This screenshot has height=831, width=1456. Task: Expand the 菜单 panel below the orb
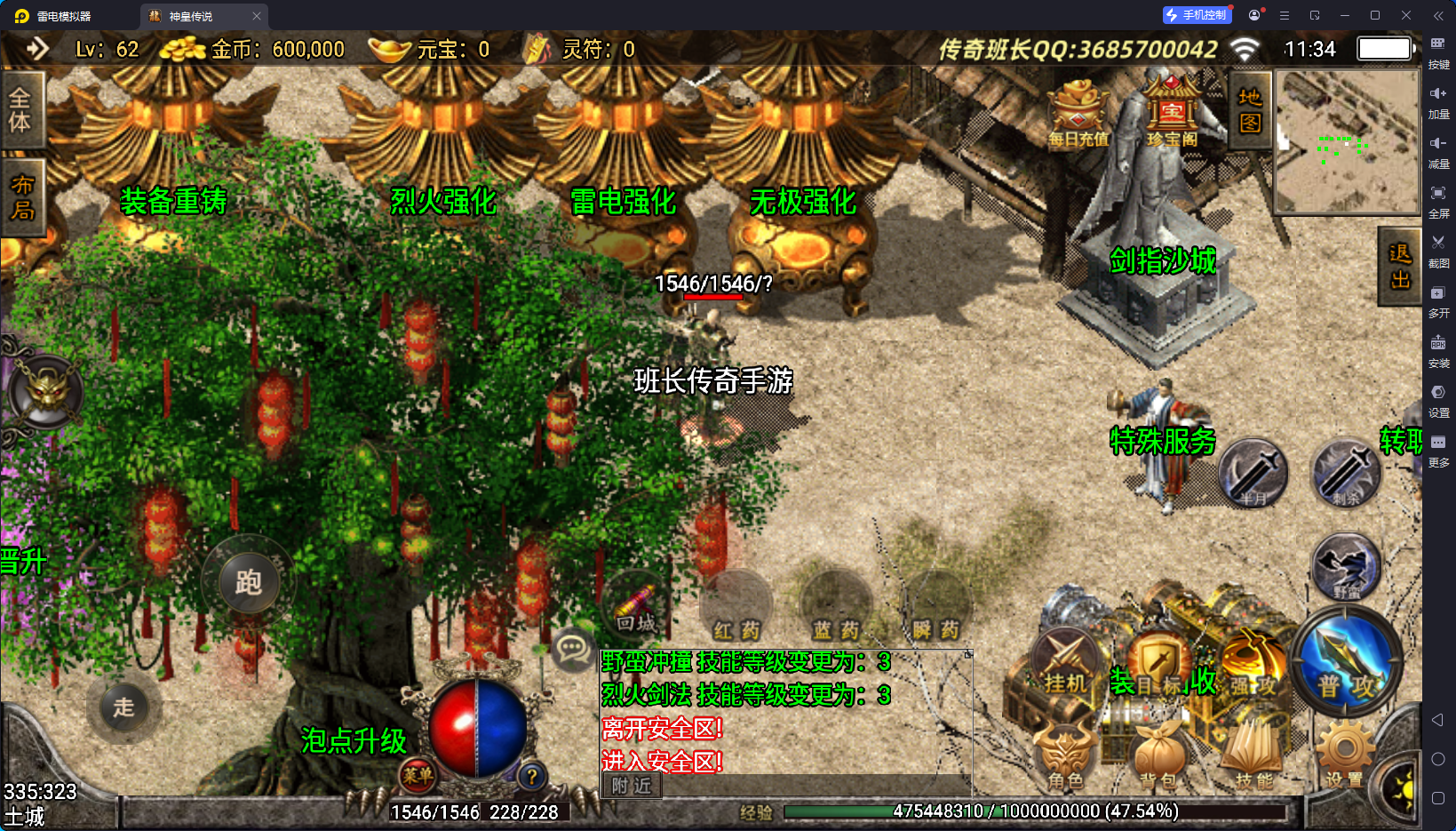click(418, 777)
